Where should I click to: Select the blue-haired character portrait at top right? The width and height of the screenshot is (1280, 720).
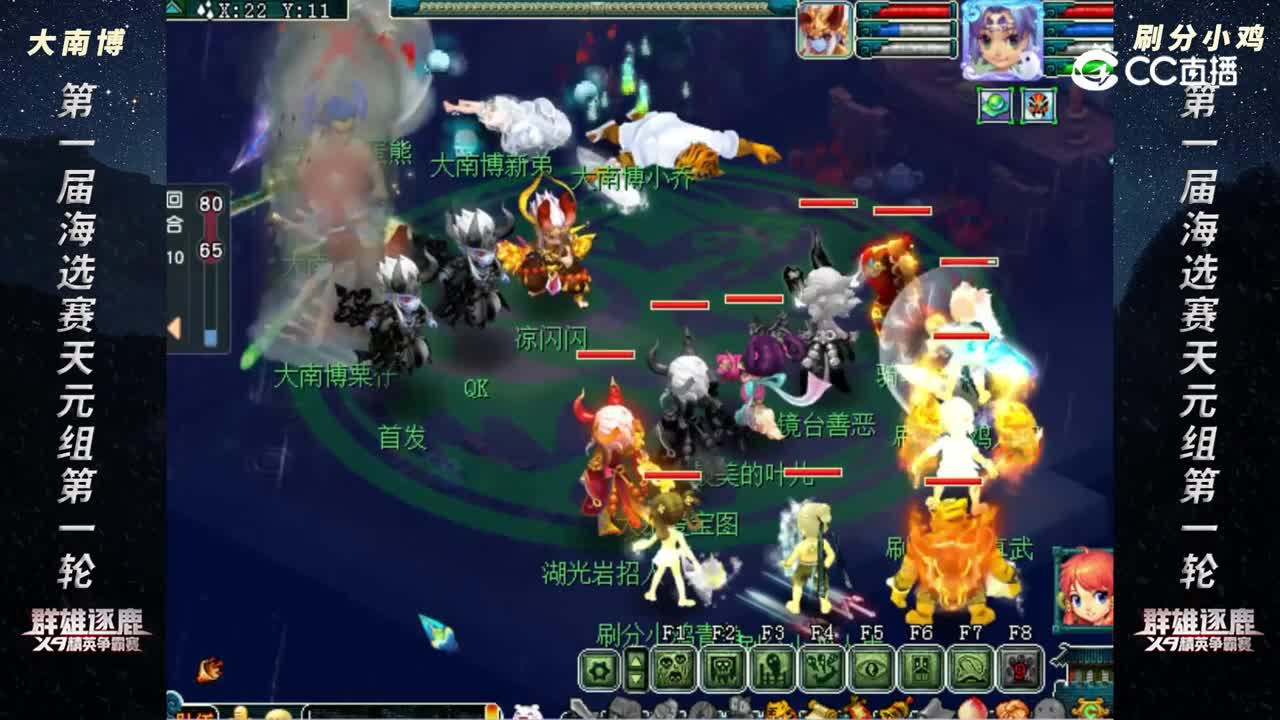(x=1002, y=42)
